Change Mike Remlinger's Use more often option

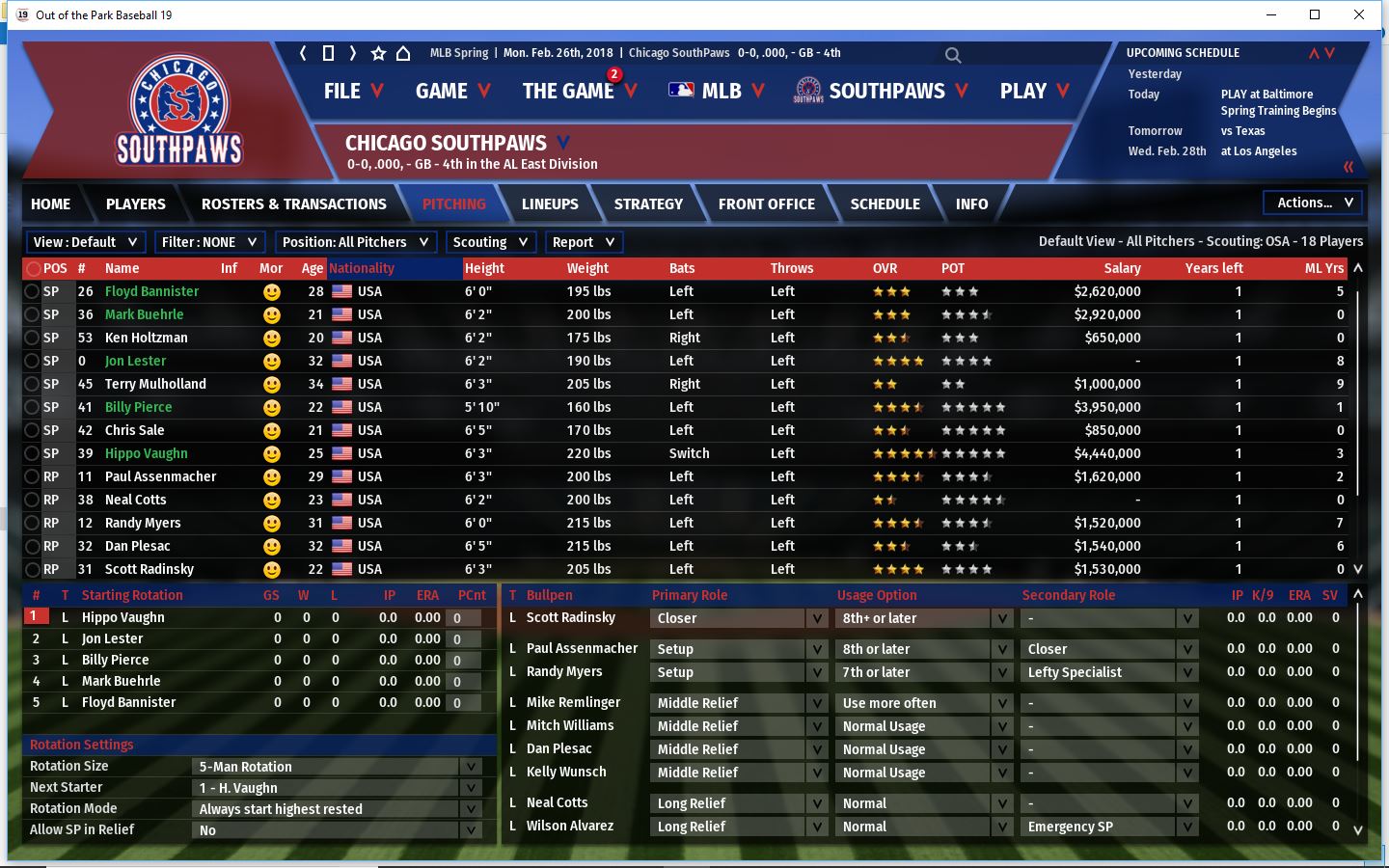(x=924, y=703)
